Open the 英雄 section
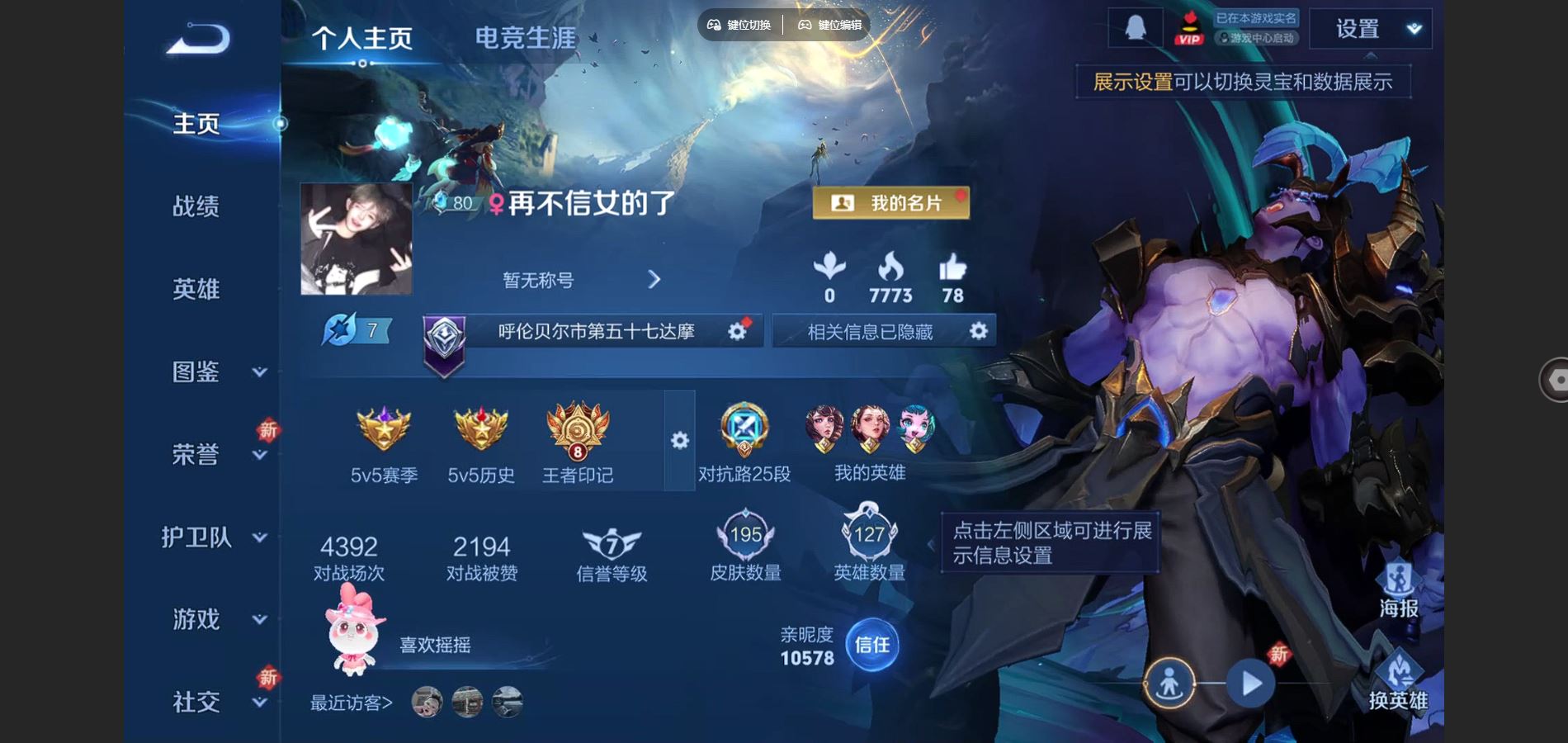The height and width of the screenshot is (743, 1568). (196, 289)
